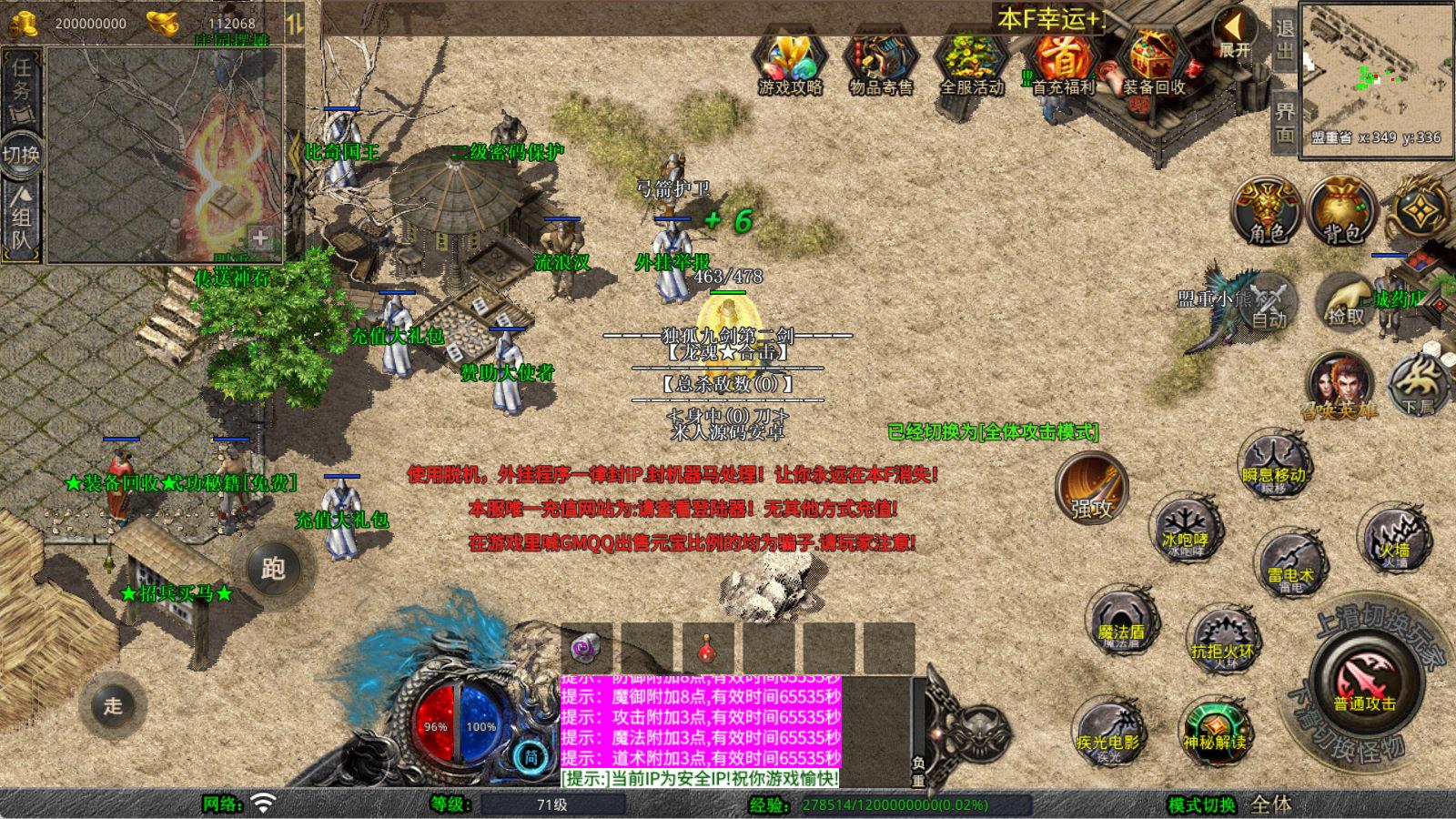Image resolution: width=1456 pixels, height=819 pixels.
Task: Open the 游戏攻略 game guide icon
Action: [790, 62]
